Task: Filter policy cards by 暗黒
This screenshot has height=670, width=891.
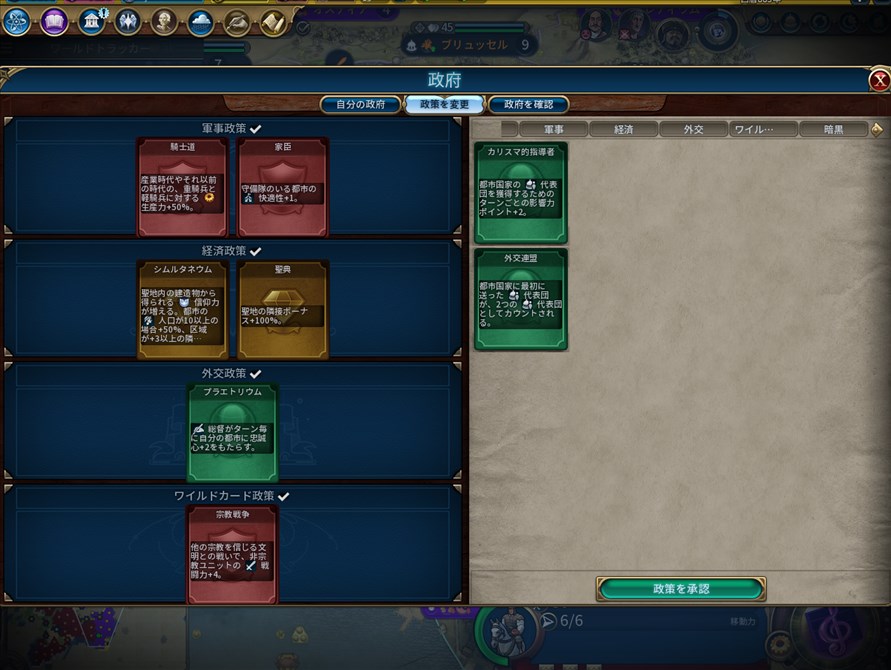Action: [x=833, y=129]
